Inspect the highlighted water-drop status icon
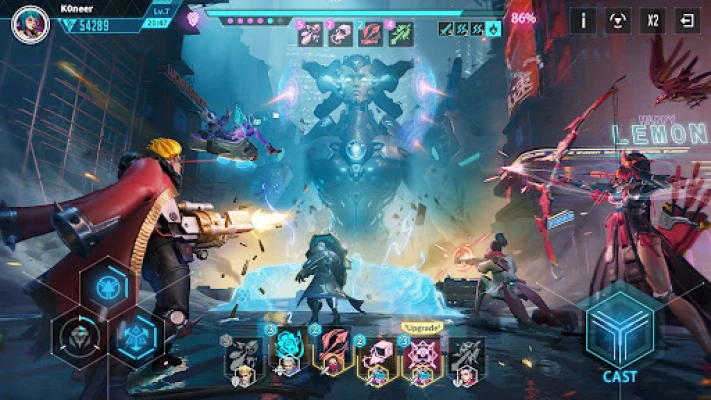The image size is (711, 400). pos(494,31)
